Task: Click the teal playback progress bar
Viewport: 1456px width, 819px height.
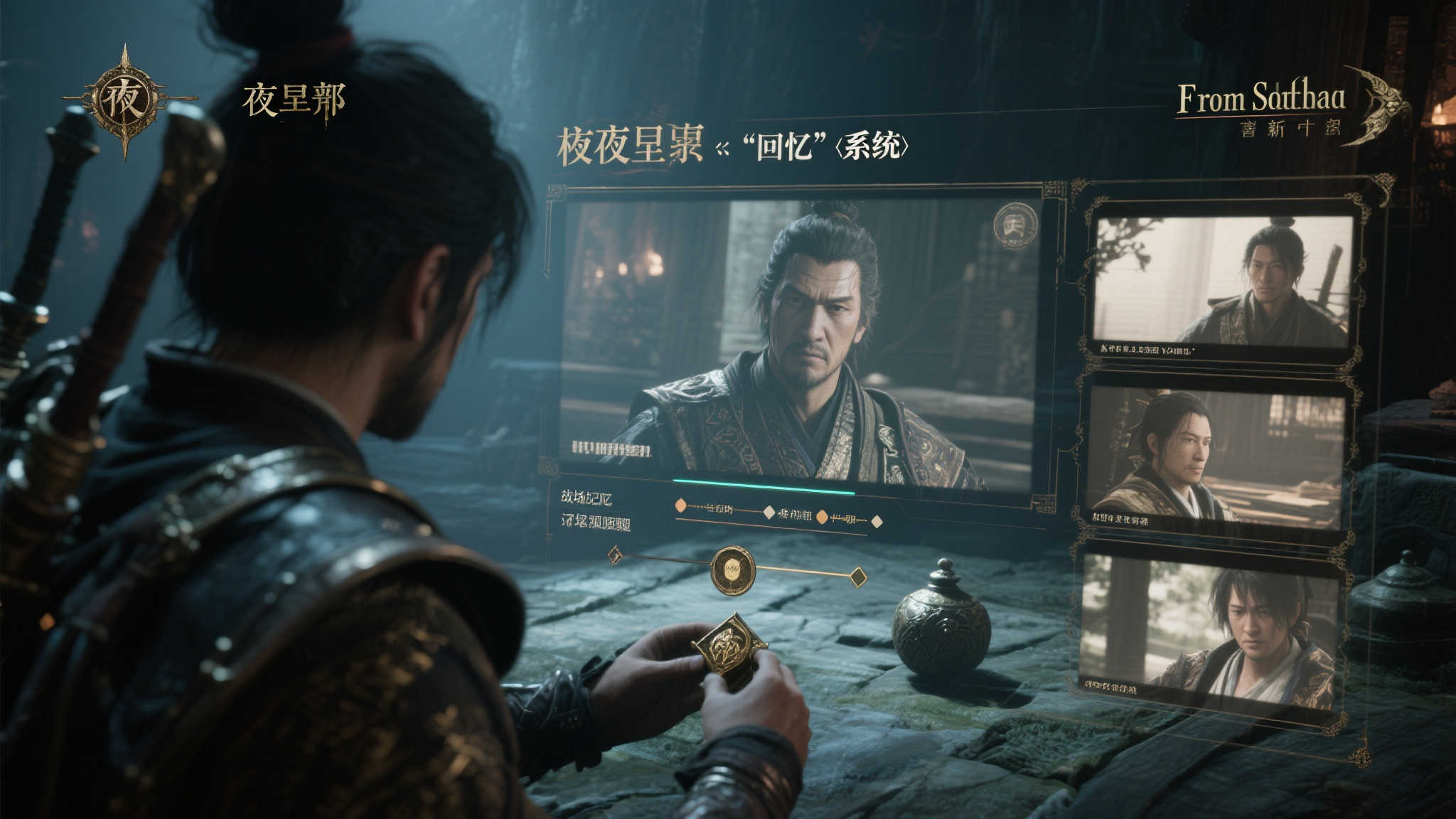Action: 764,486
